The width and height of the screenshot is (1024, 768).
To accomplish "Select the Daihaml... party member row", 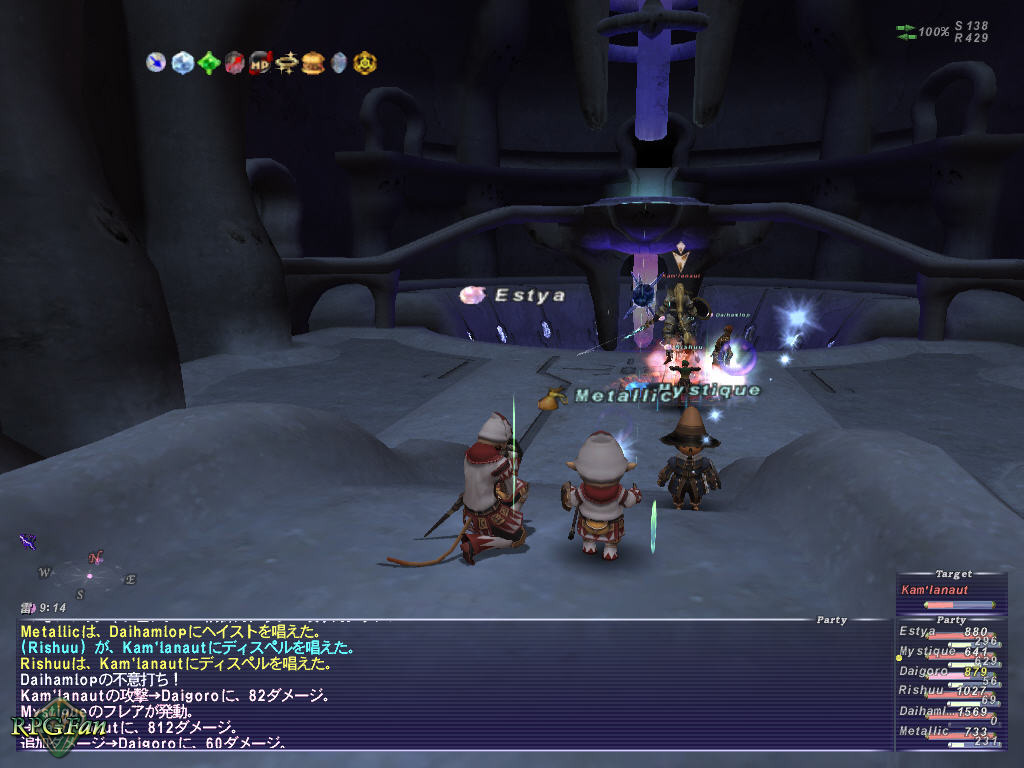I will tap(946, 712).
